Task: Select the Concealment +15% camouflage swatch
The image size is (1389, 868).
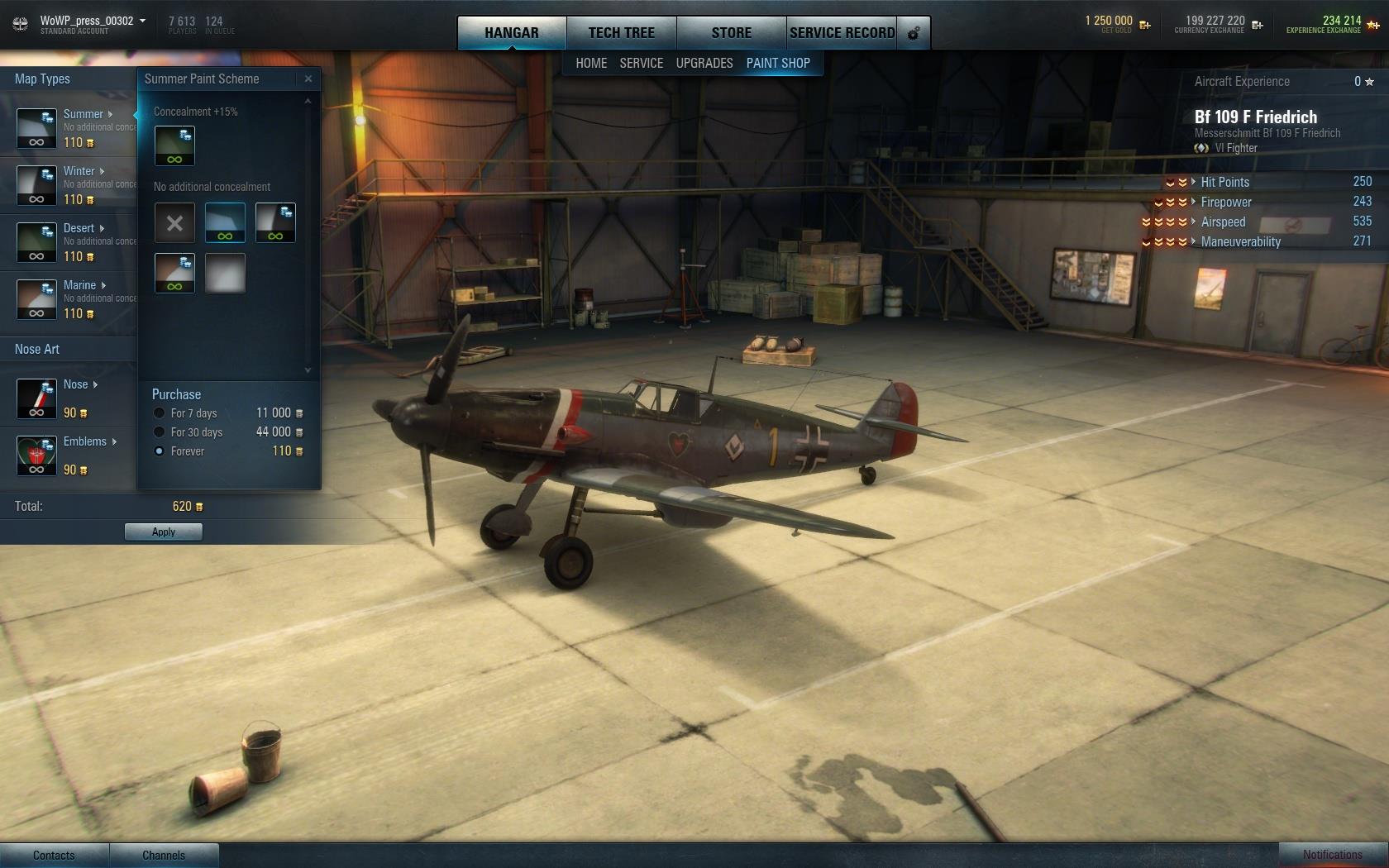Action: (174, 146)
